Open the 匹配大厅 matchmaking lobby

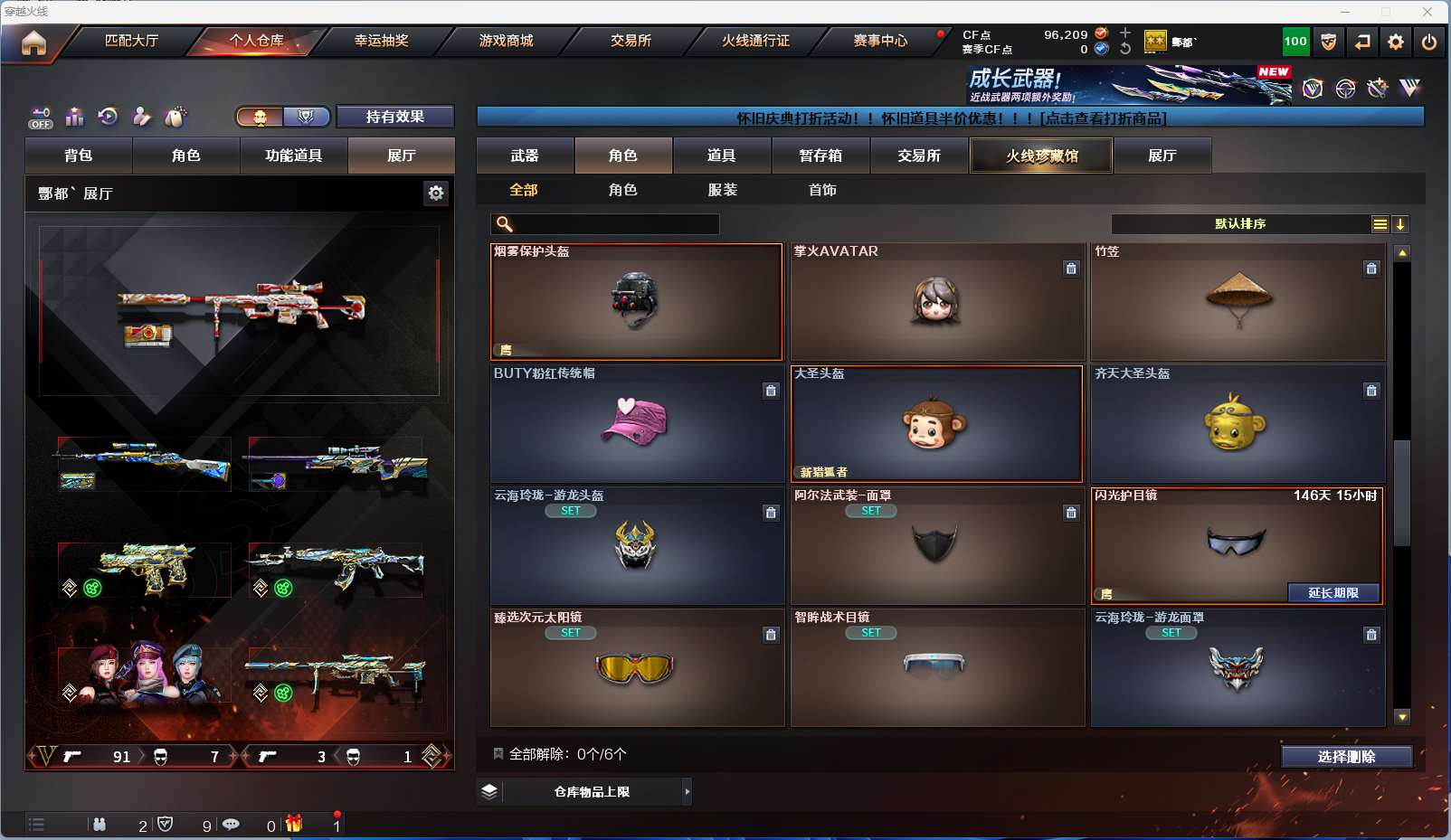click(x=131, y=41)
